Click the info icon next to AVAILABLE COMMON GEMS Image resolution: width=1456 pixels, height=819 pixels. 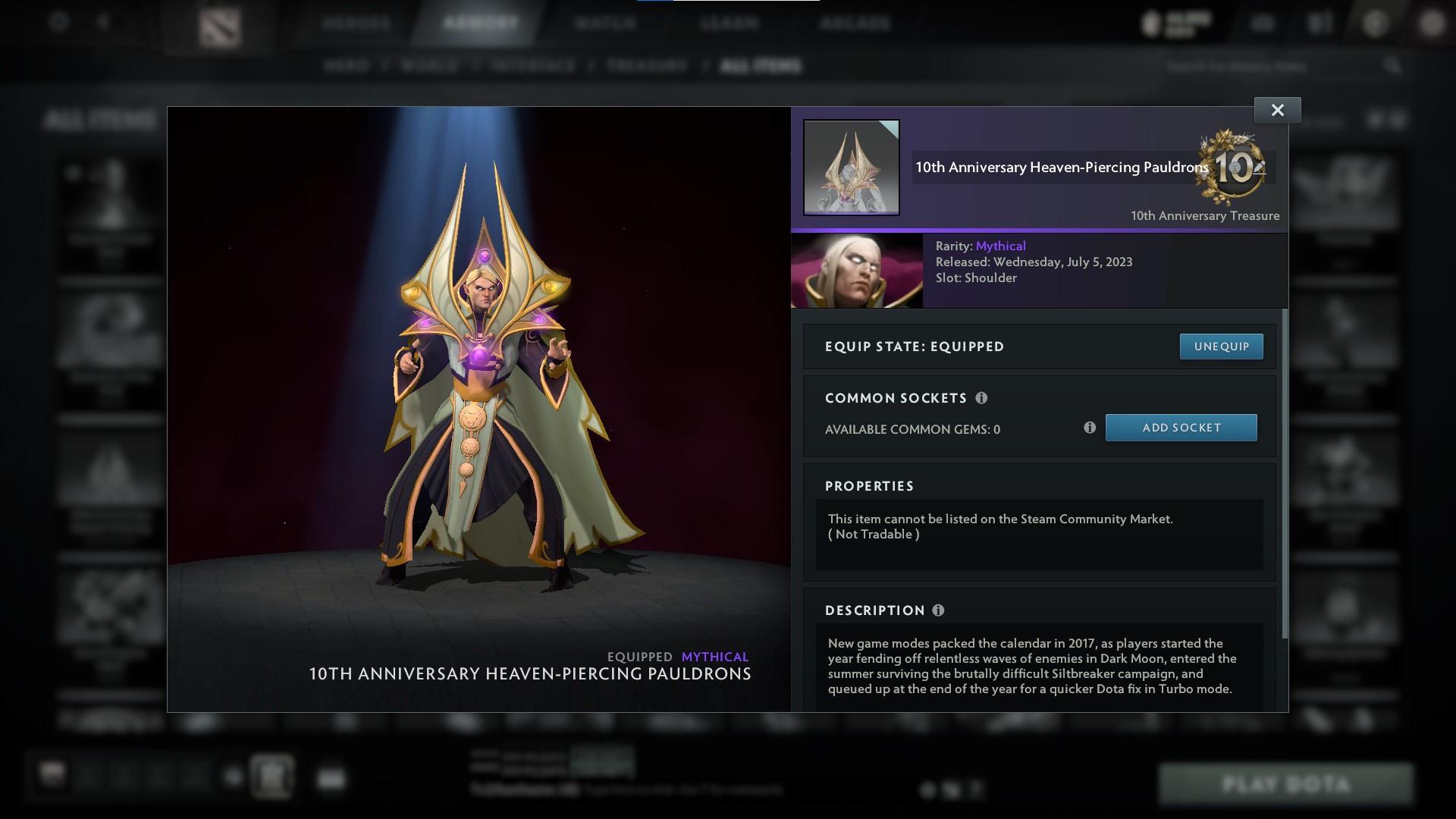tap(1090, 428)
